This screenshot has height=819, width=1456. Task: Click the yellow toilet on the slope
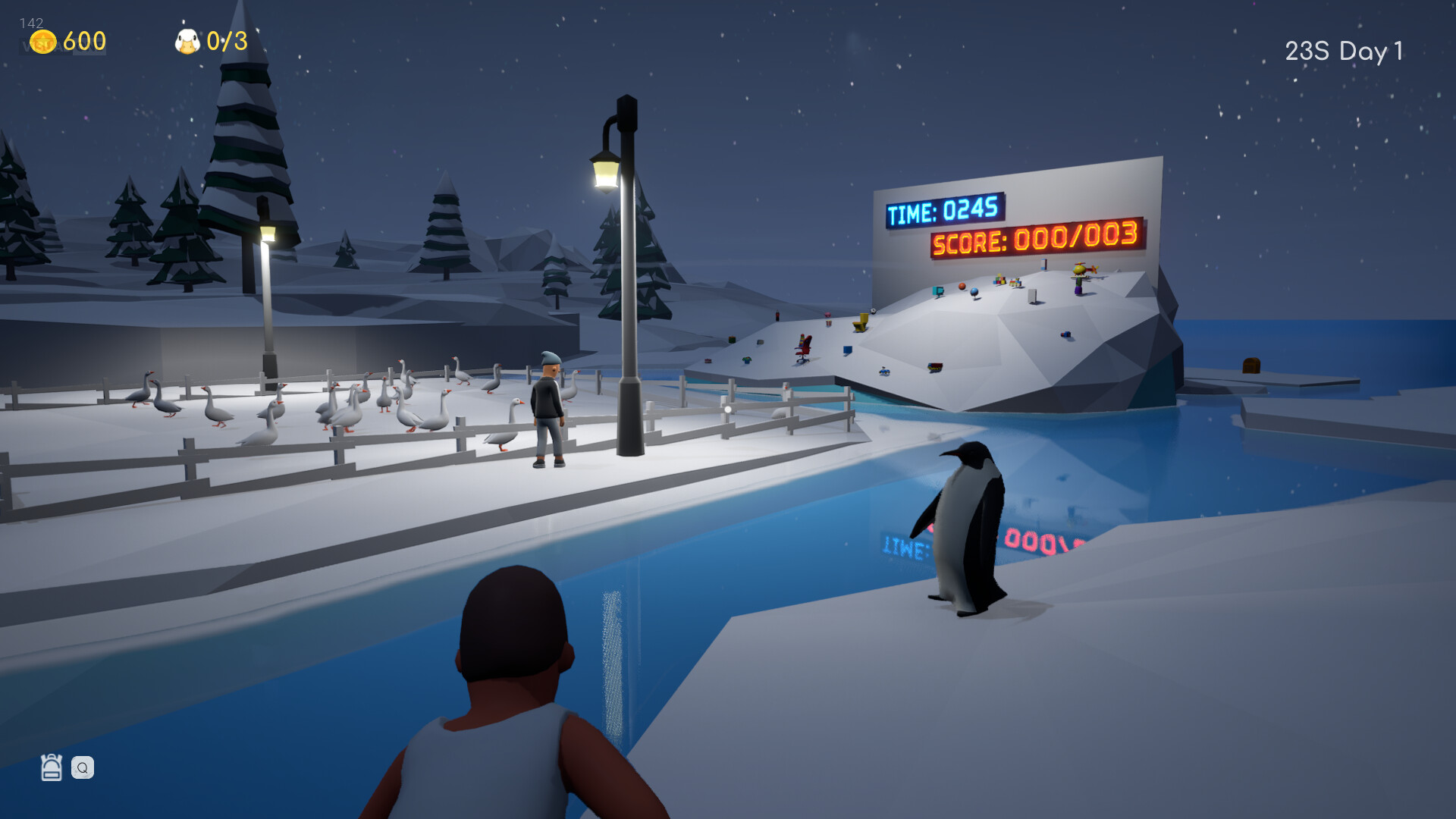coord(859,322)
